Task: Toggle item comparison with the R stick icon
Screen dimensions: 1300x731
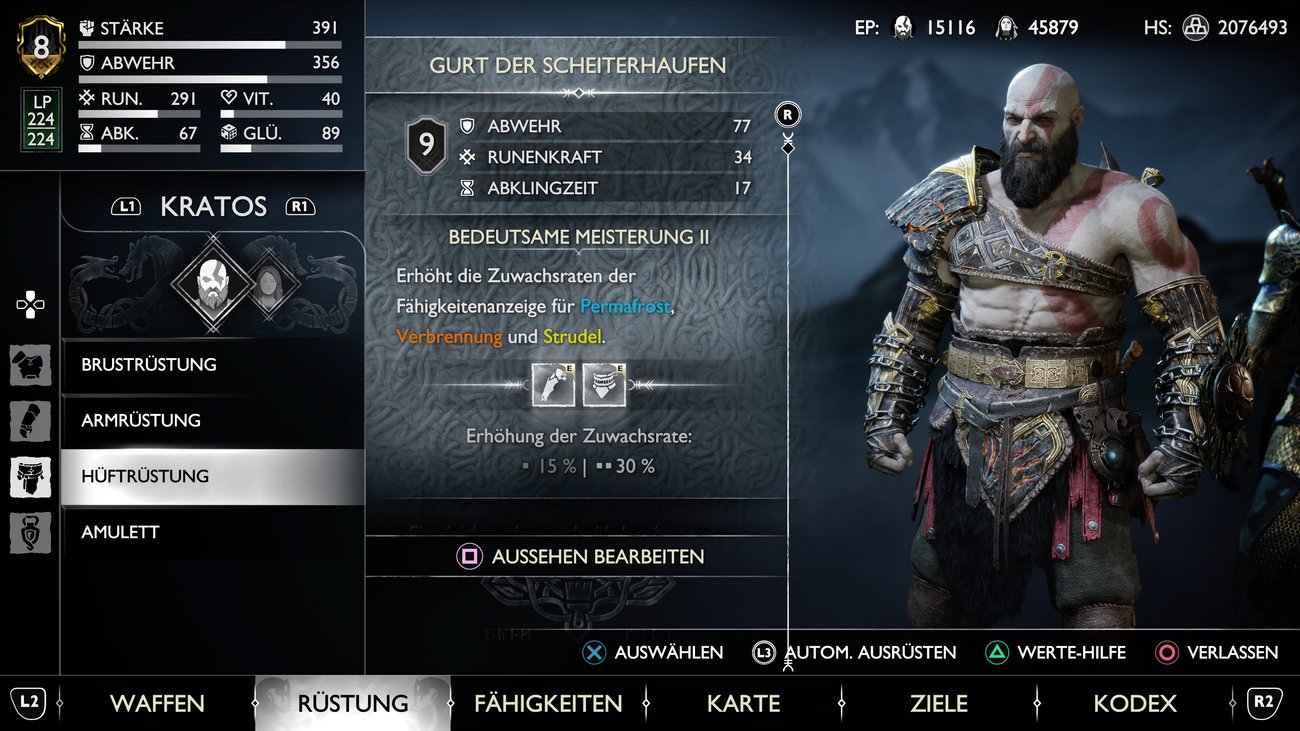Action: point(786,114)
